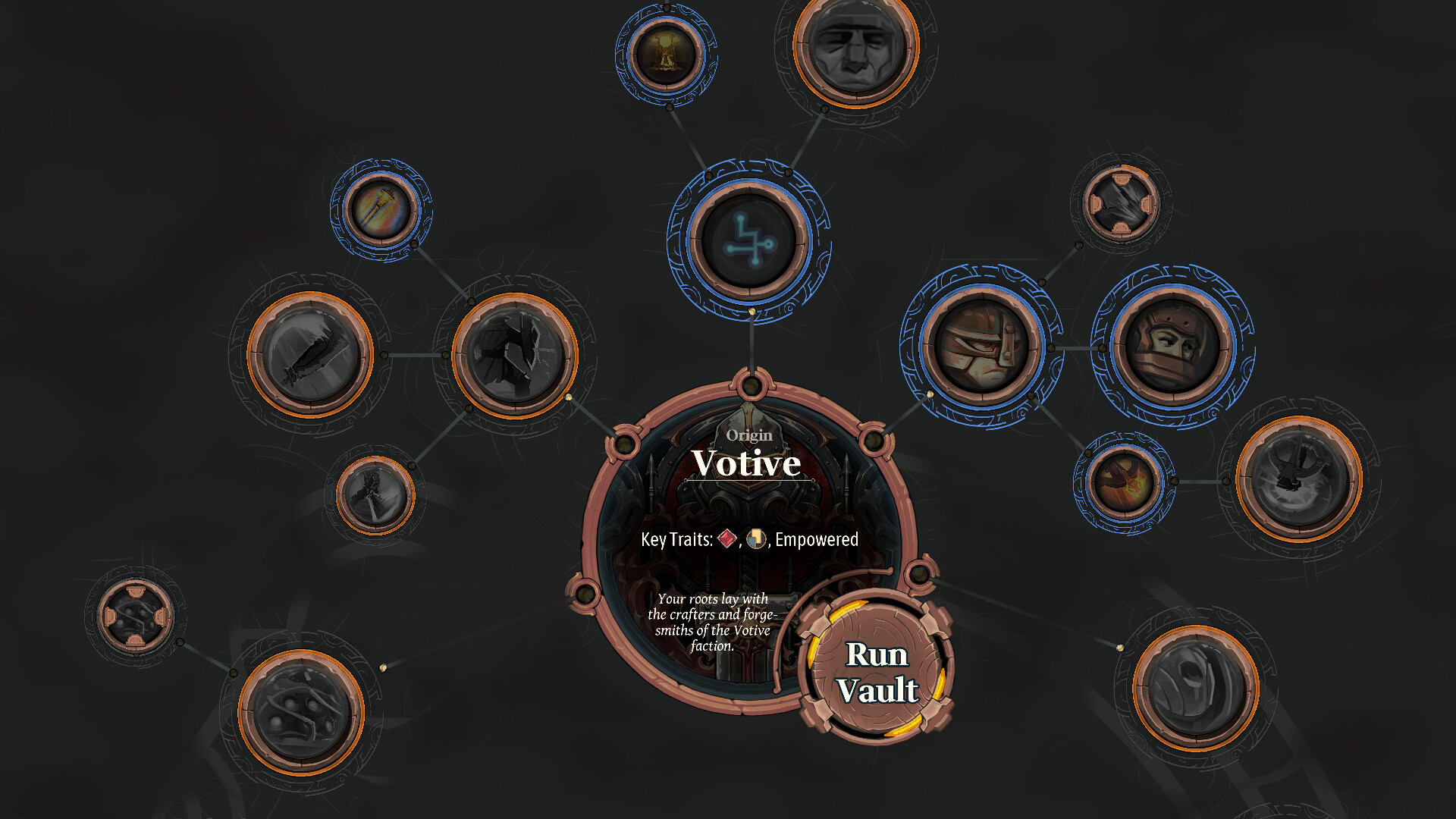Open the stone face node at top right
The height and width of the screenshot is (819, 1456).
pos(849,53)
